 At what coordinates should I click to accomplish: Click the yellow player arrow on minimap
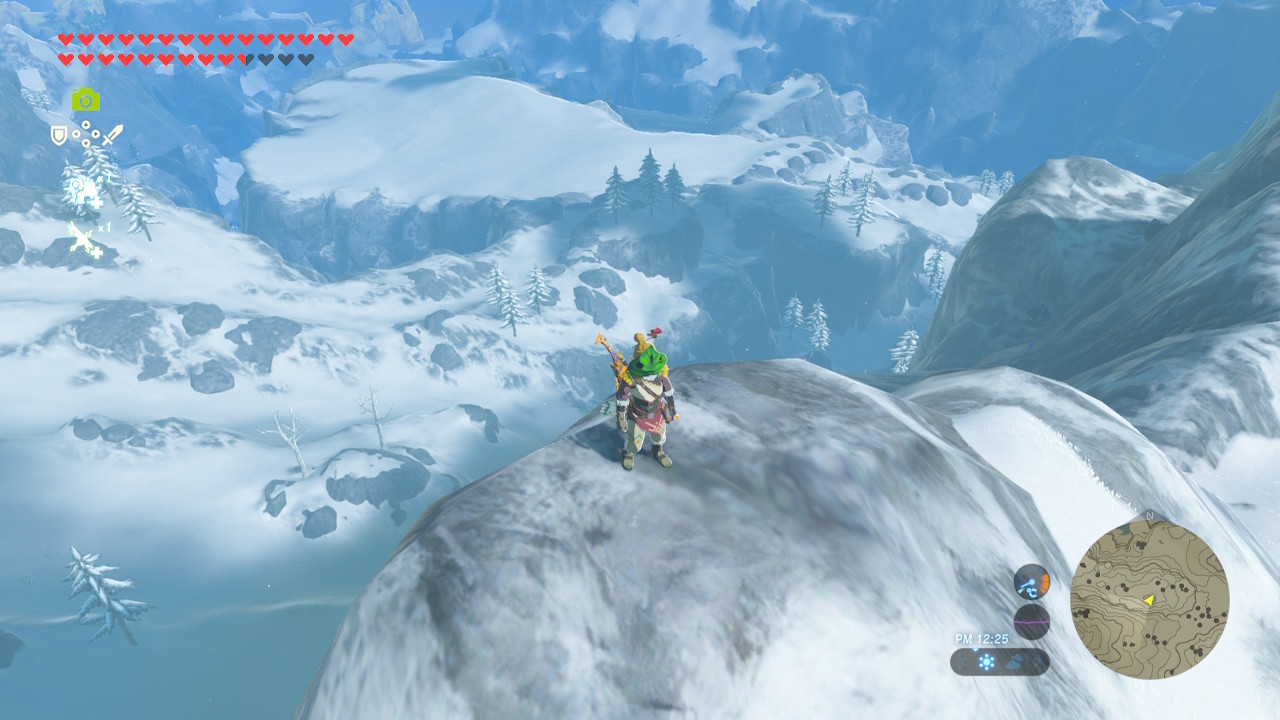[x=1149, y=599]
